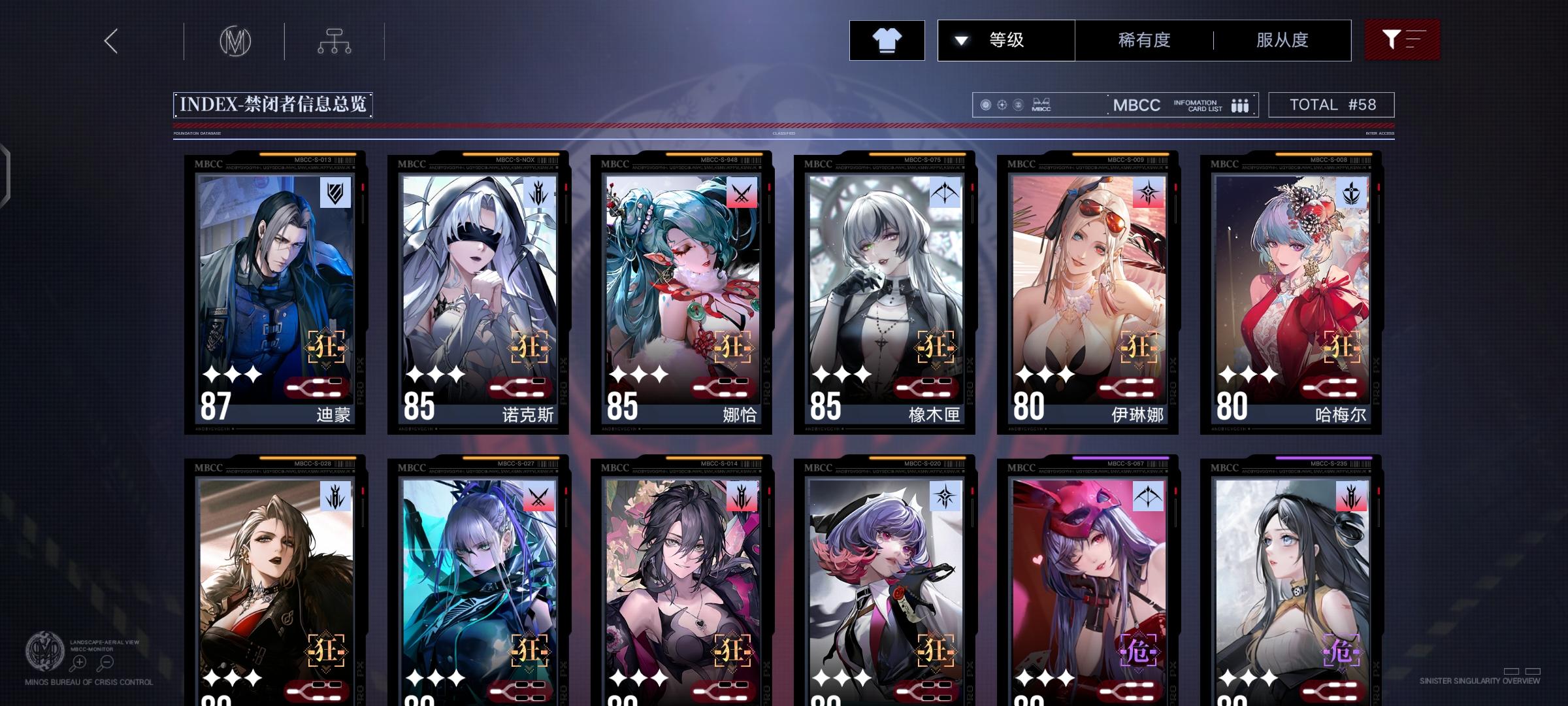The width and height of the screenshot is (1568, 706).
Task: Click the TOTAL #58 counter button
Action: (x=1331, y=104)
